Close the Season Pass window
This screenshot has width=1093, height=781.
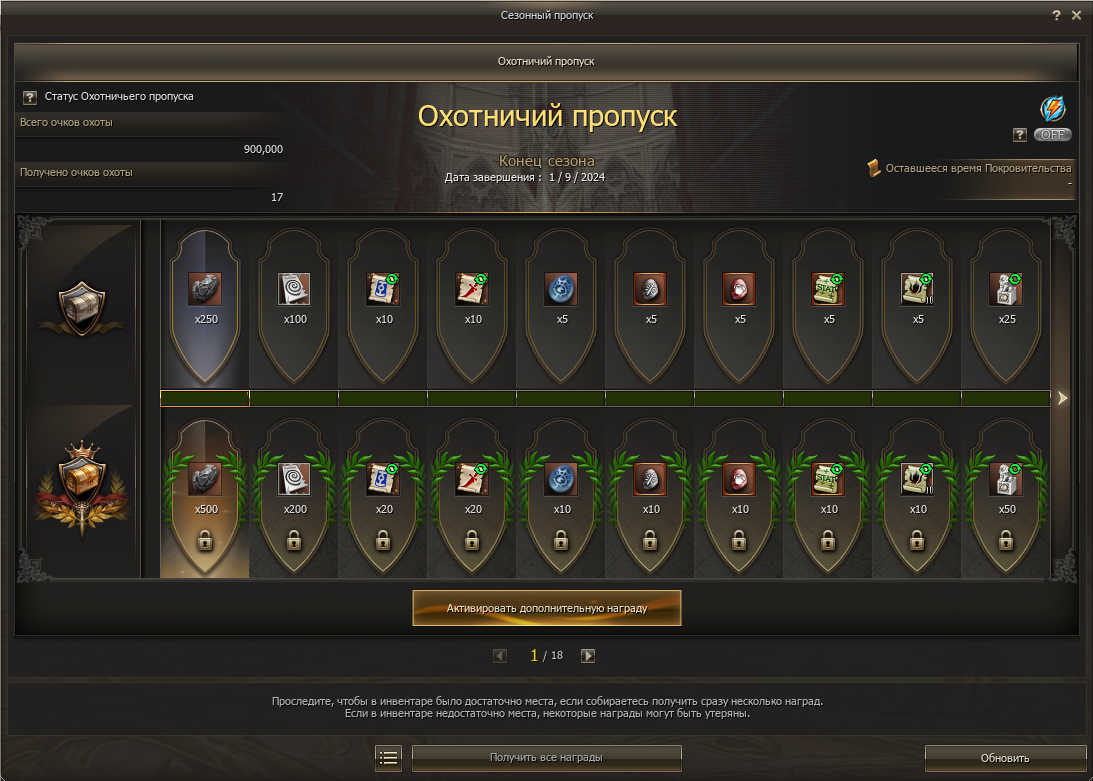tap(1076, 15)
